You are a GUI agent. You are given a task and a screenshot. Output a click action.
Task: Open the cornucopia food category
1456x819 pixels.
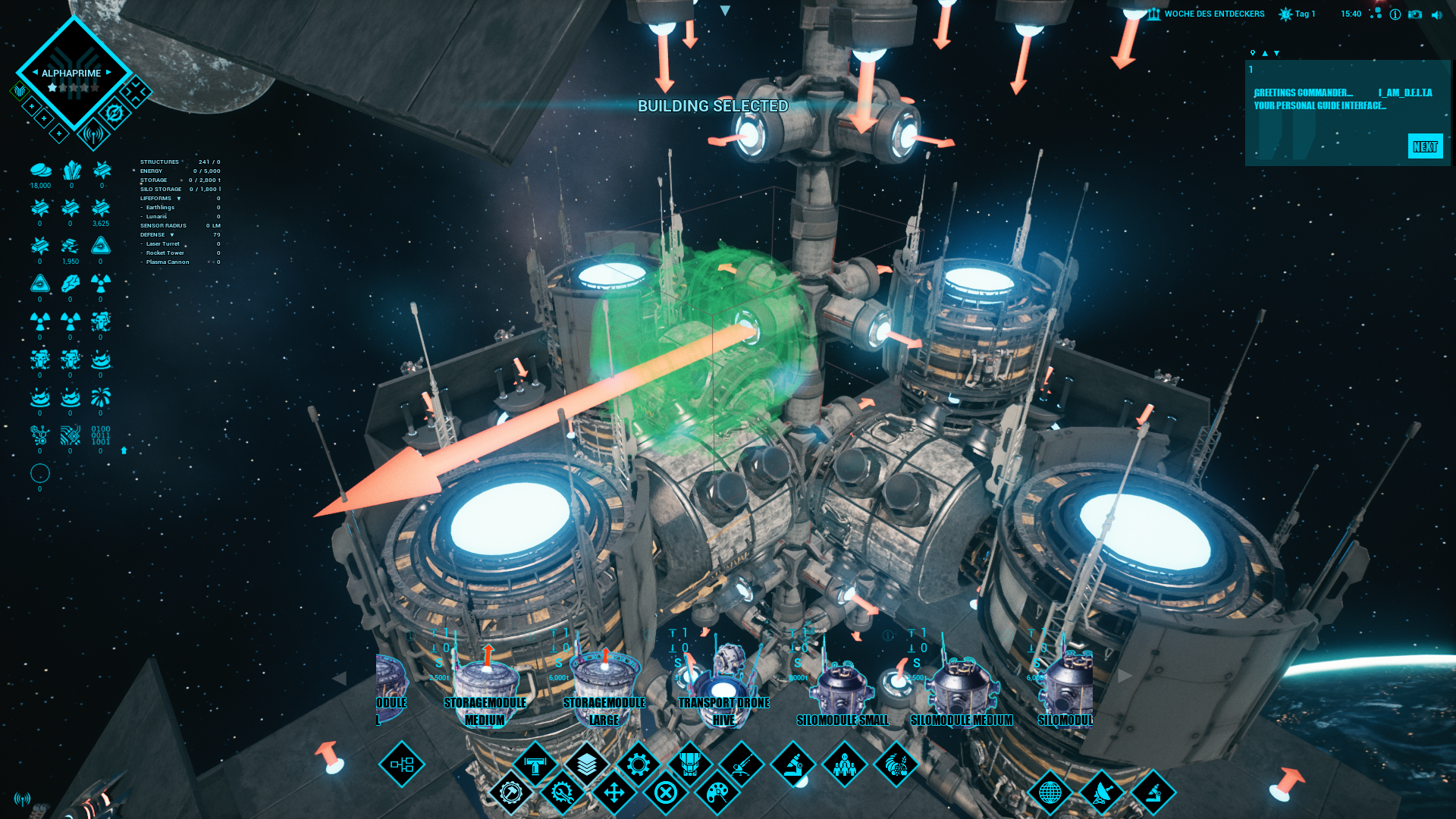point(896,764)
